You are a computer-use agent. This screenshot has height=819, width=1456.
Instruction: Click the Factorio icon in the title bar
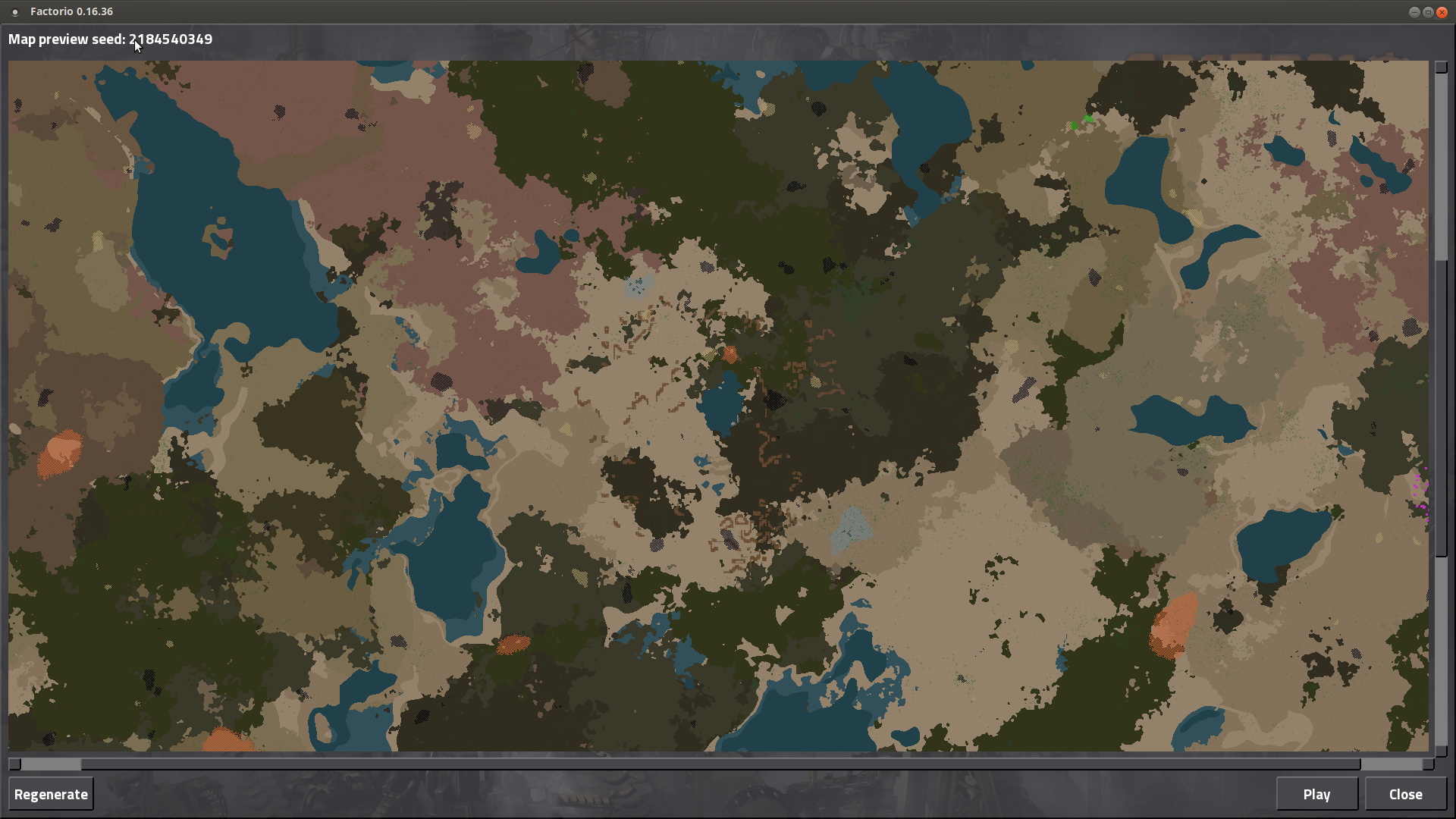[x=14, y=11]
